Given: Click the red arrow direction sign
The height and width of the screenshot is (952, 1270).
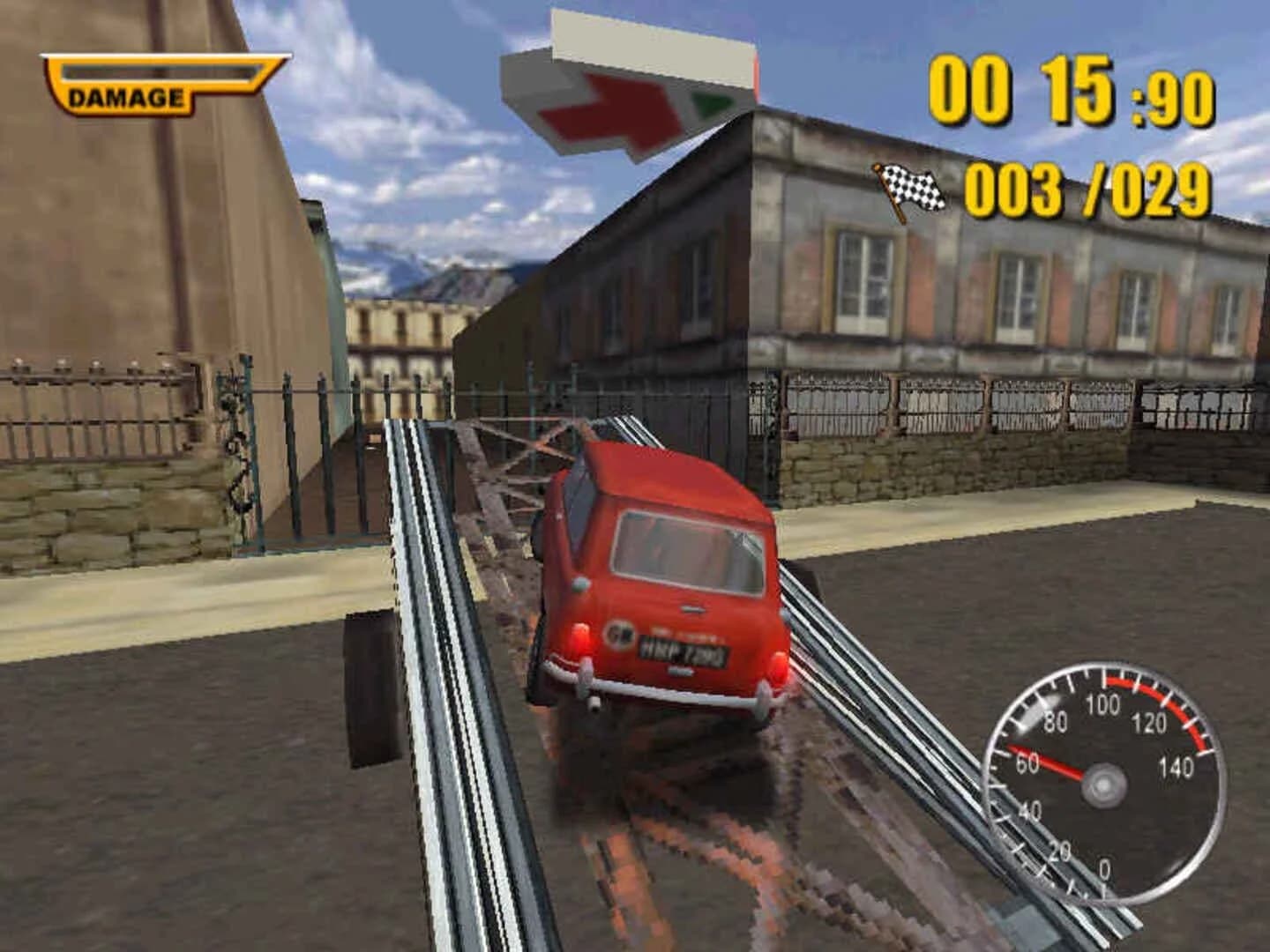Looking at the screenshot, I should point(609,110).
